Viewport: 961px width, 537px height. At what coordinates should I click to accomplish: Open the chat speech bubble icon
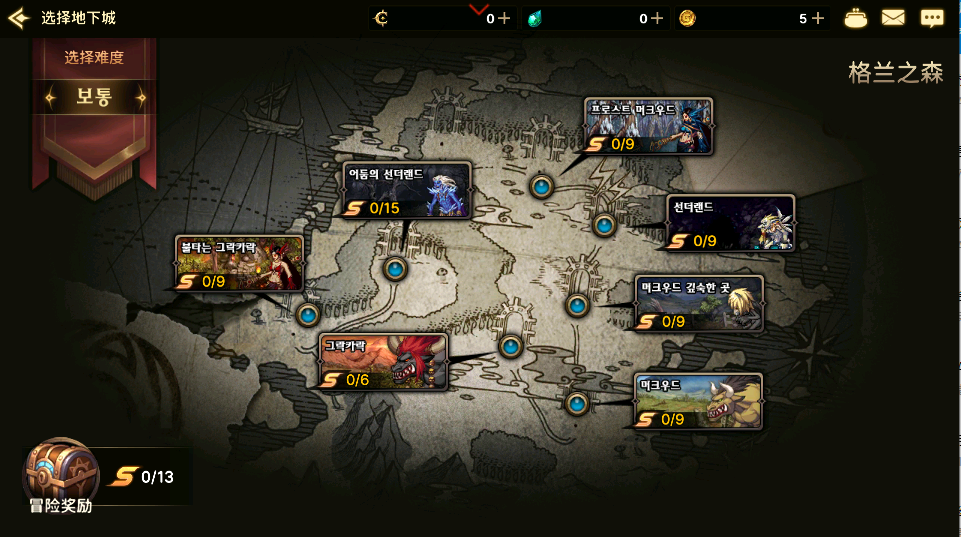pyautogui.click(x=932, y=18)
